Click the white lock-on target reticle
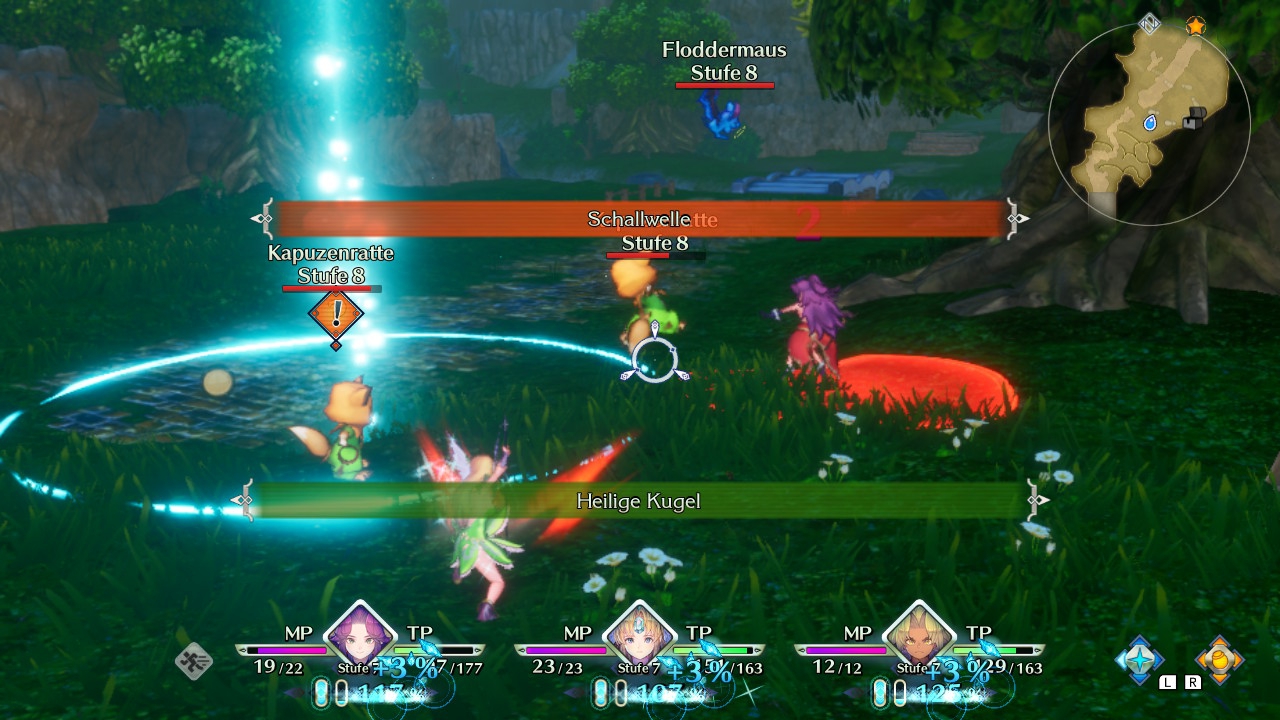The width and height of the screenshot is (1280, 720). coord(654,361)
